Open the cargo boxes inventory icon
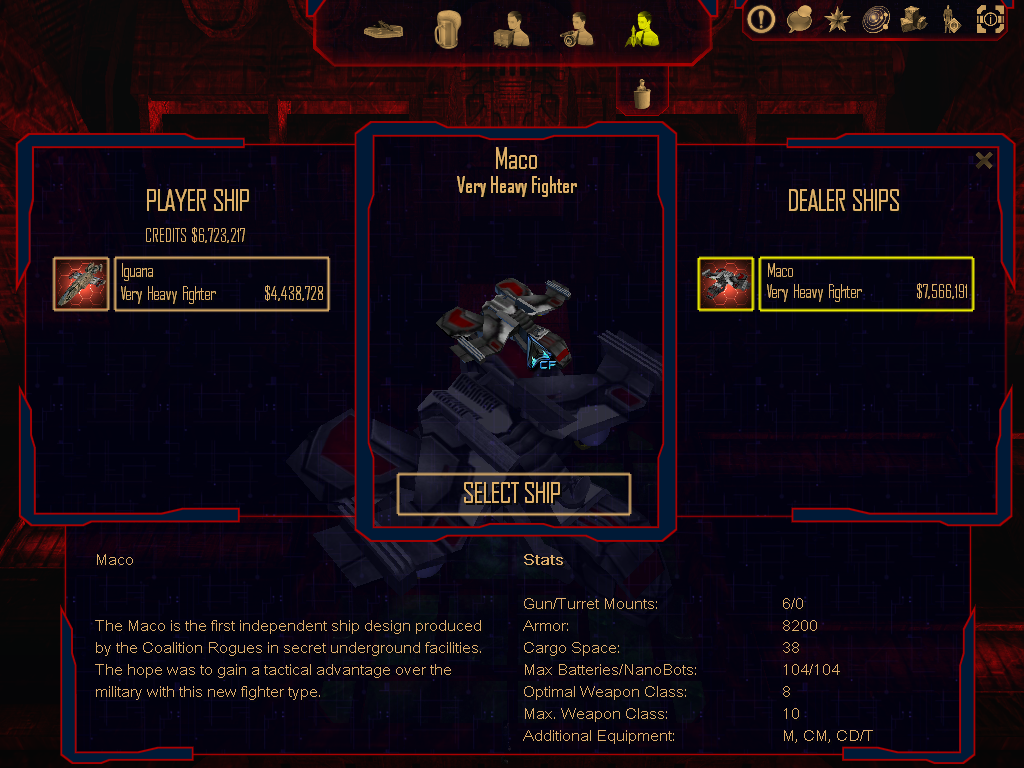The height and width of the screenshot is (768, 1024). [x=913, y=18]
